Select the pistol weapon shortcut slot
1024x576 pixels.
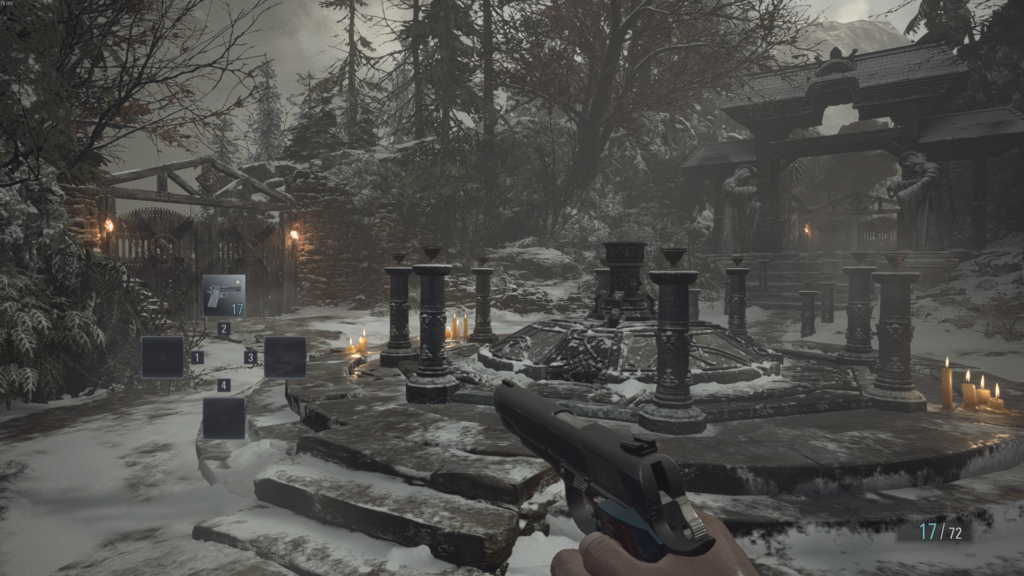(x=224, y=296)
